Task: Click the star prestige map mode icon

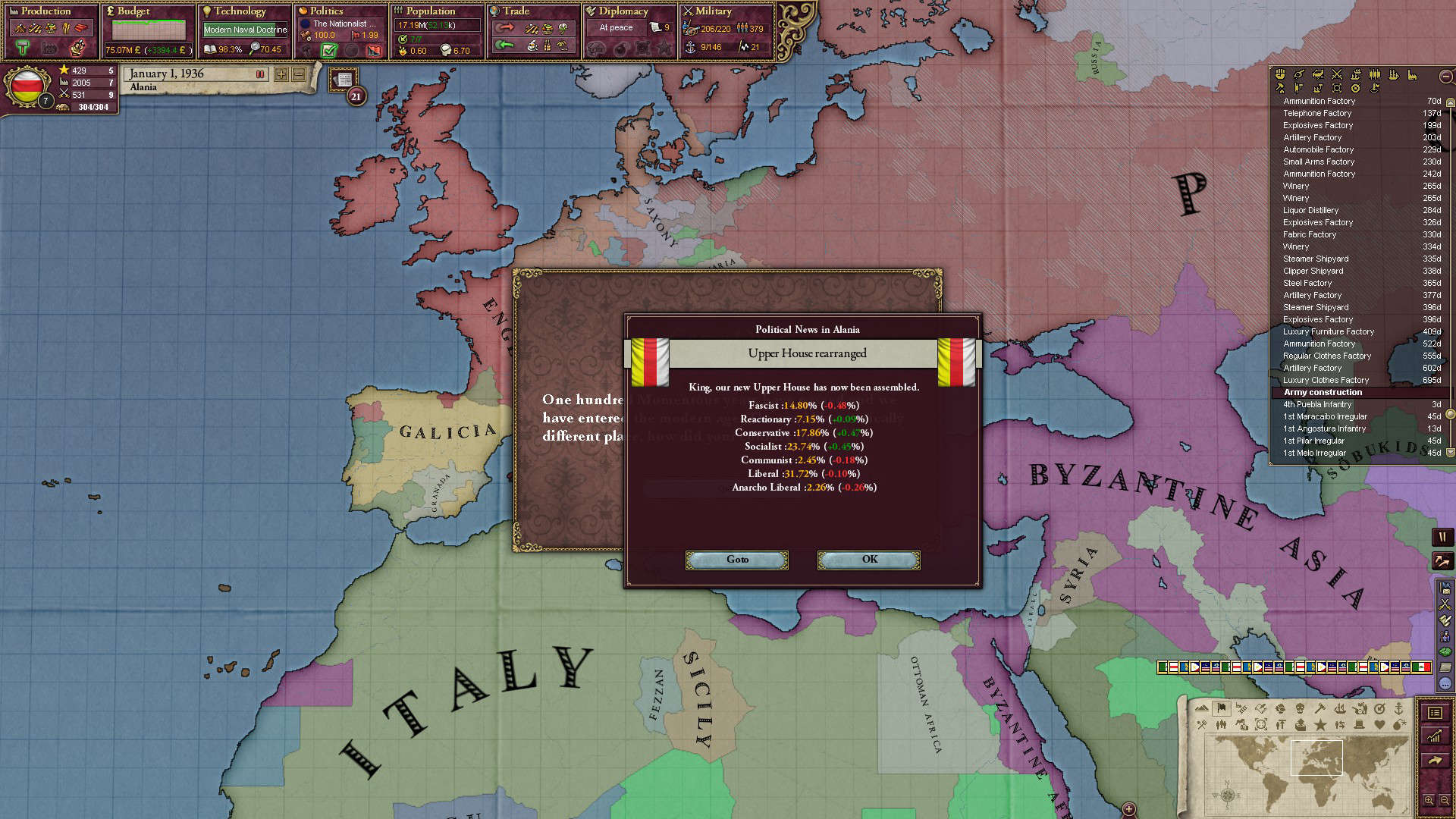Action: [x=1320, y=725]
